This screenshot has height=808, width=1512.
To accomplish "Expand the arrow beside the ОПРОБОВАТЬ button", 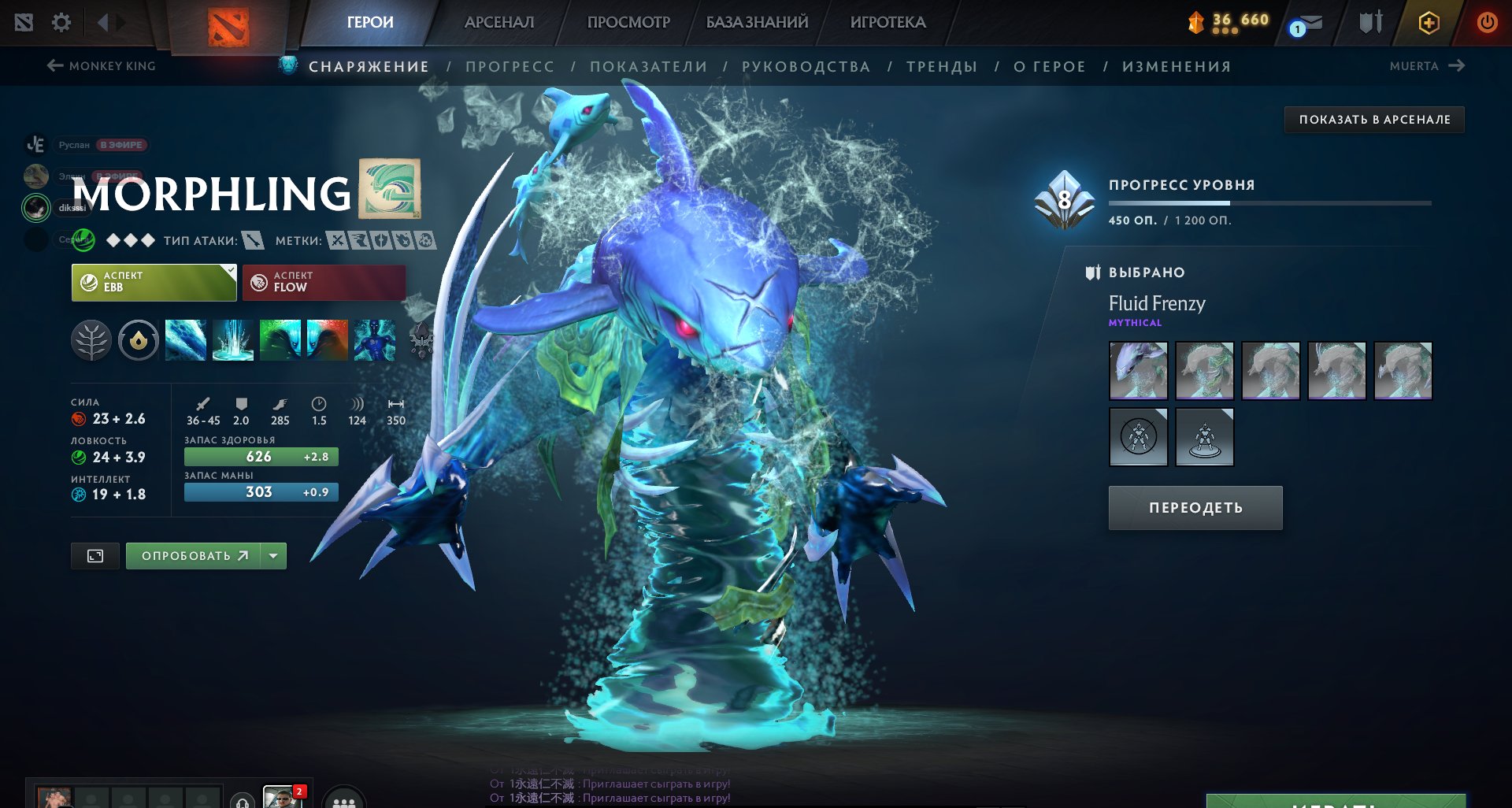I will [x=272, y=555].
